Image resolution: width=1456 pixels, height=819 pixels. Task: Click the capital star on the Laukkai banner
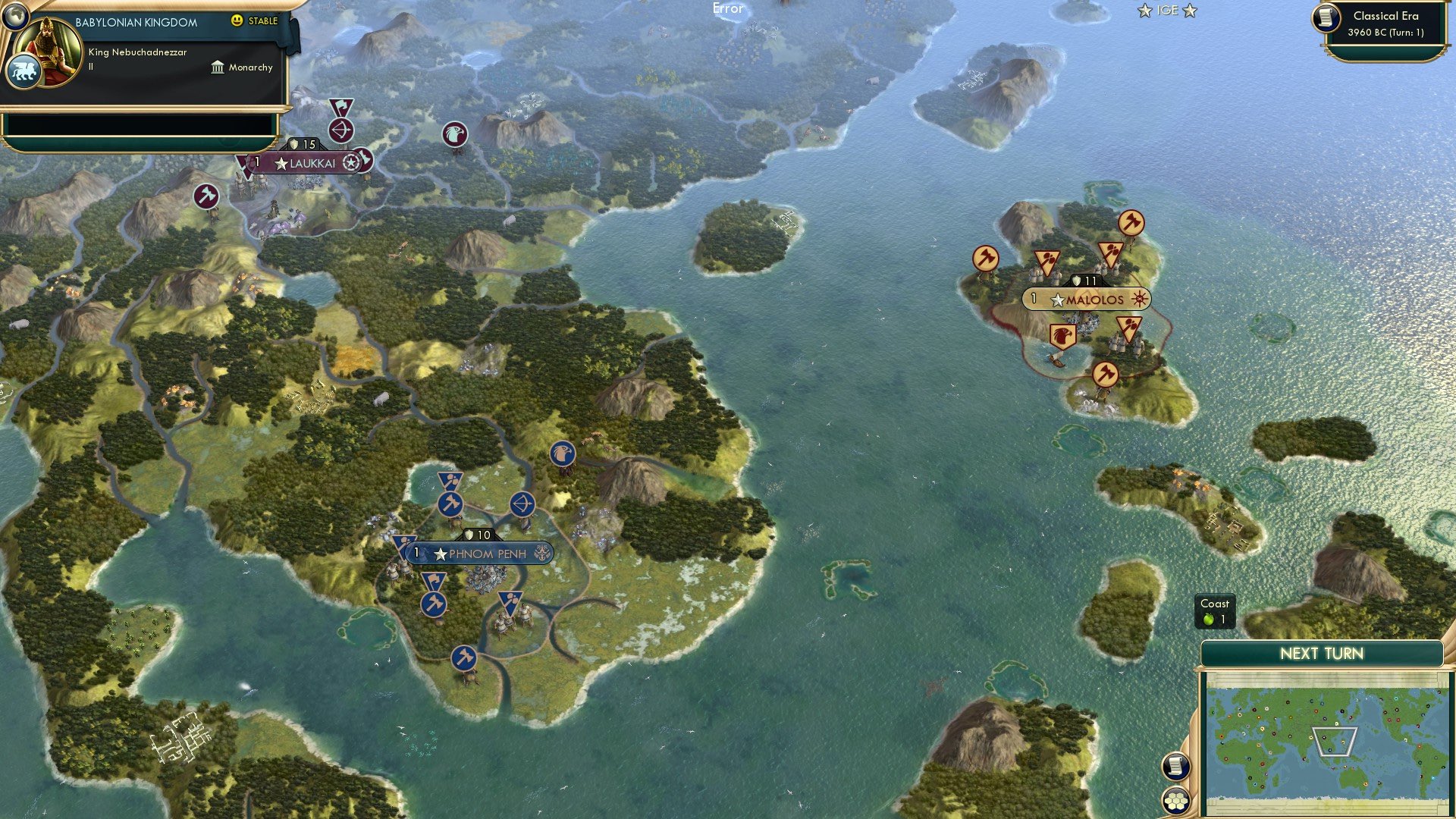click(282, 162)
